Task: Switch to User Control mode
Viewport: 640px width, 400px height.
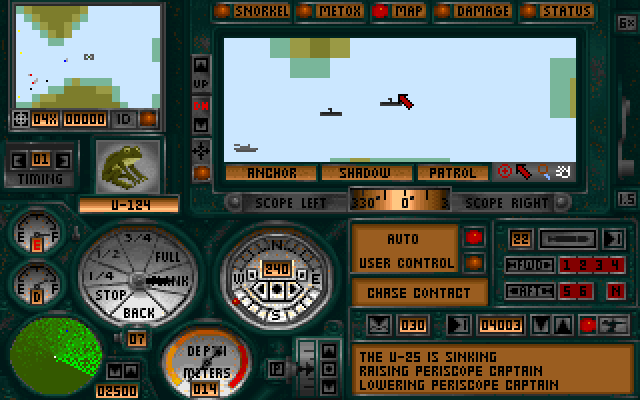Action: (401, 263)
